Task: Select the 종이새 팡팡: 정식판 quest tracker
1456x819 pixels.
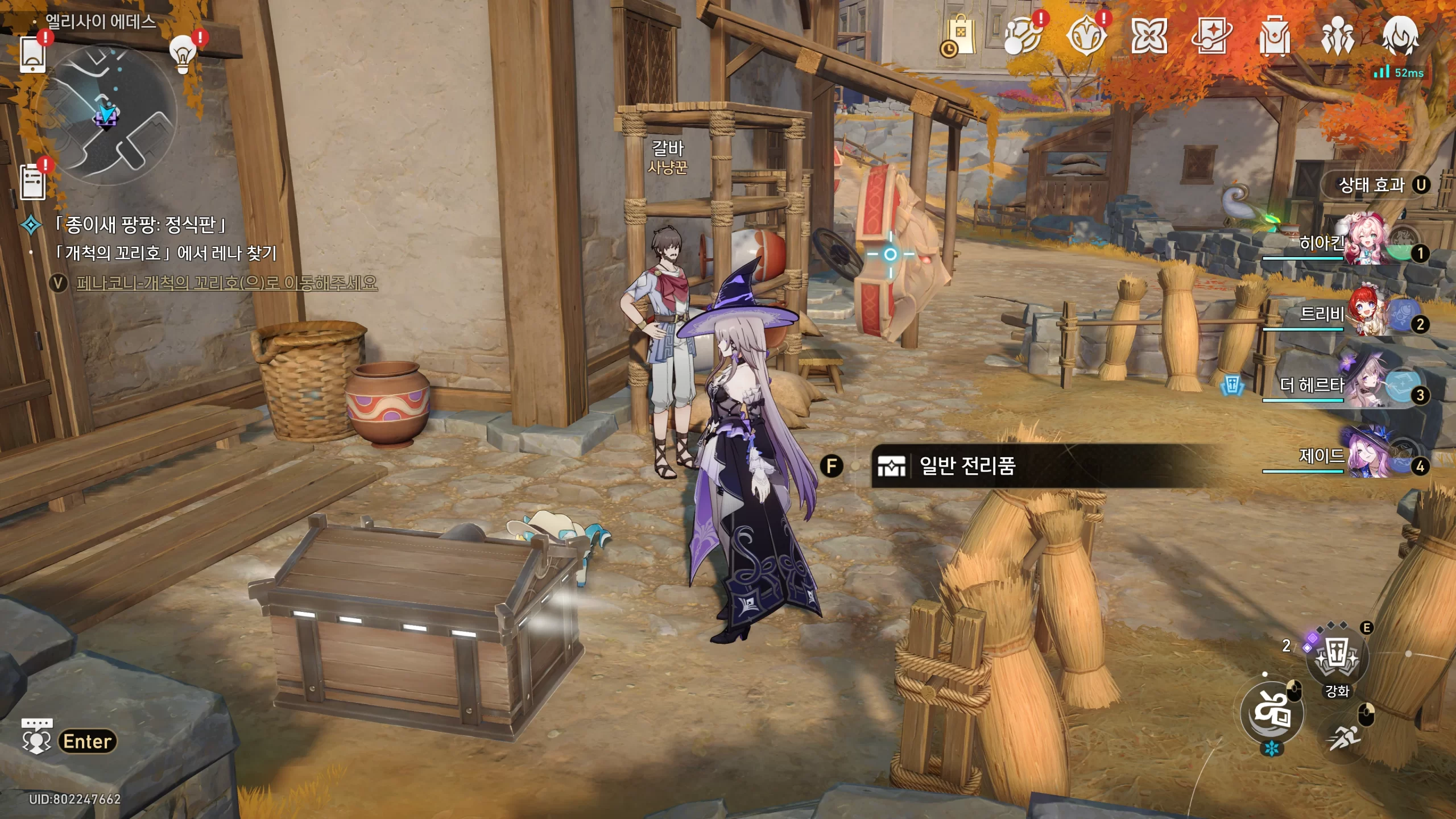Action: coord(140,225)
